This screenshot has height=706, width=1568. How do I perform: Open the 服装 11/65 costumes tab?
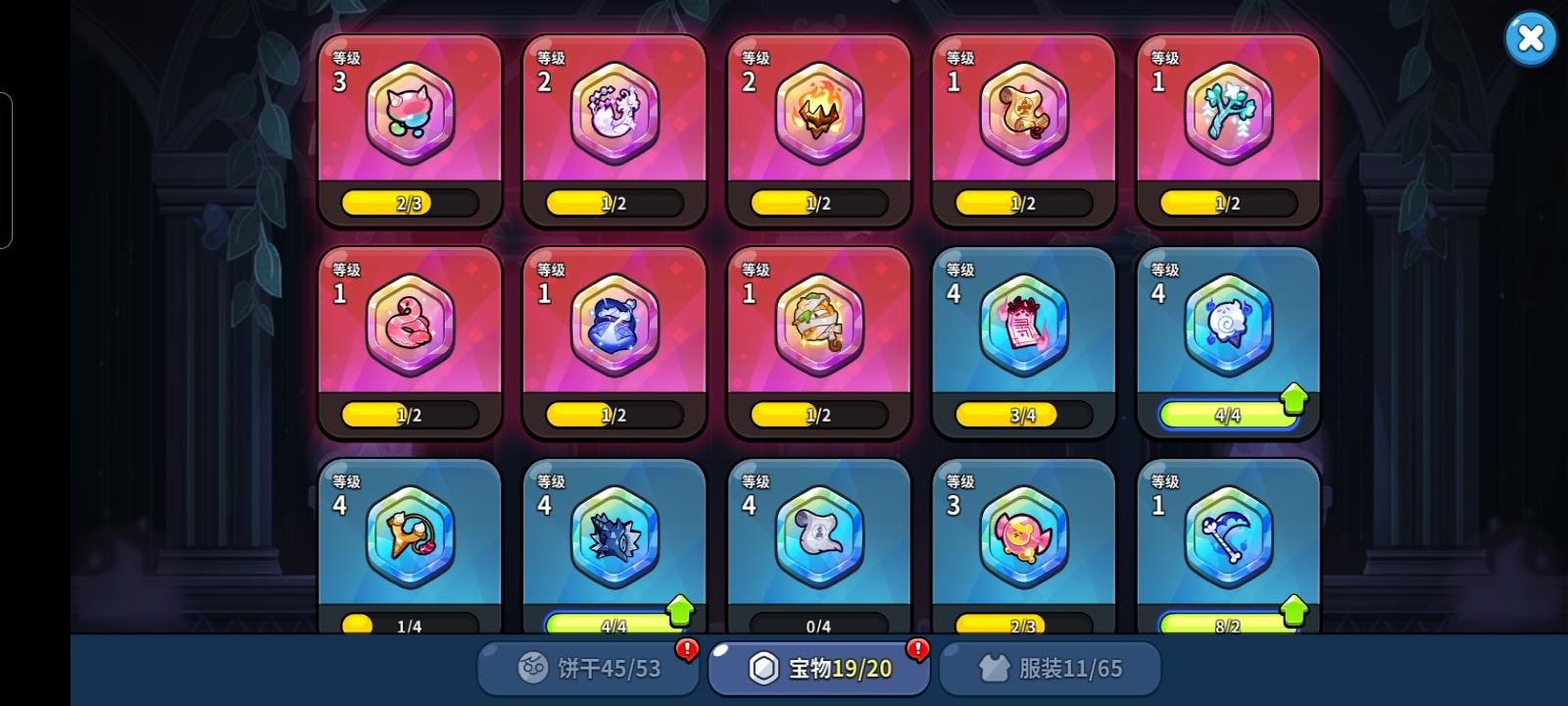pos(1051,667)
